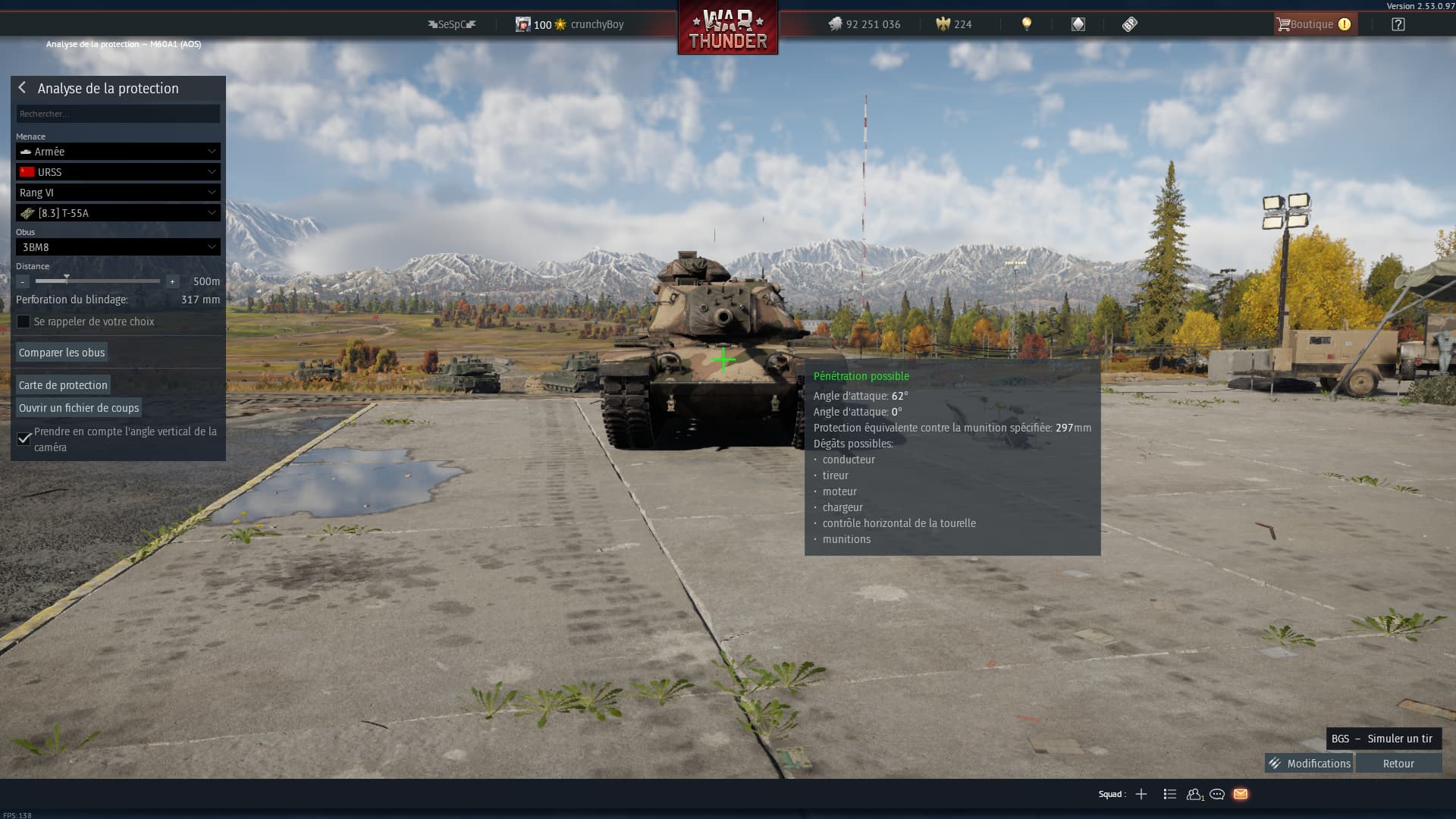Click the Retour button
Image resolution: width=1456 pixels, height=819 pixels.
pos(1398,764)
